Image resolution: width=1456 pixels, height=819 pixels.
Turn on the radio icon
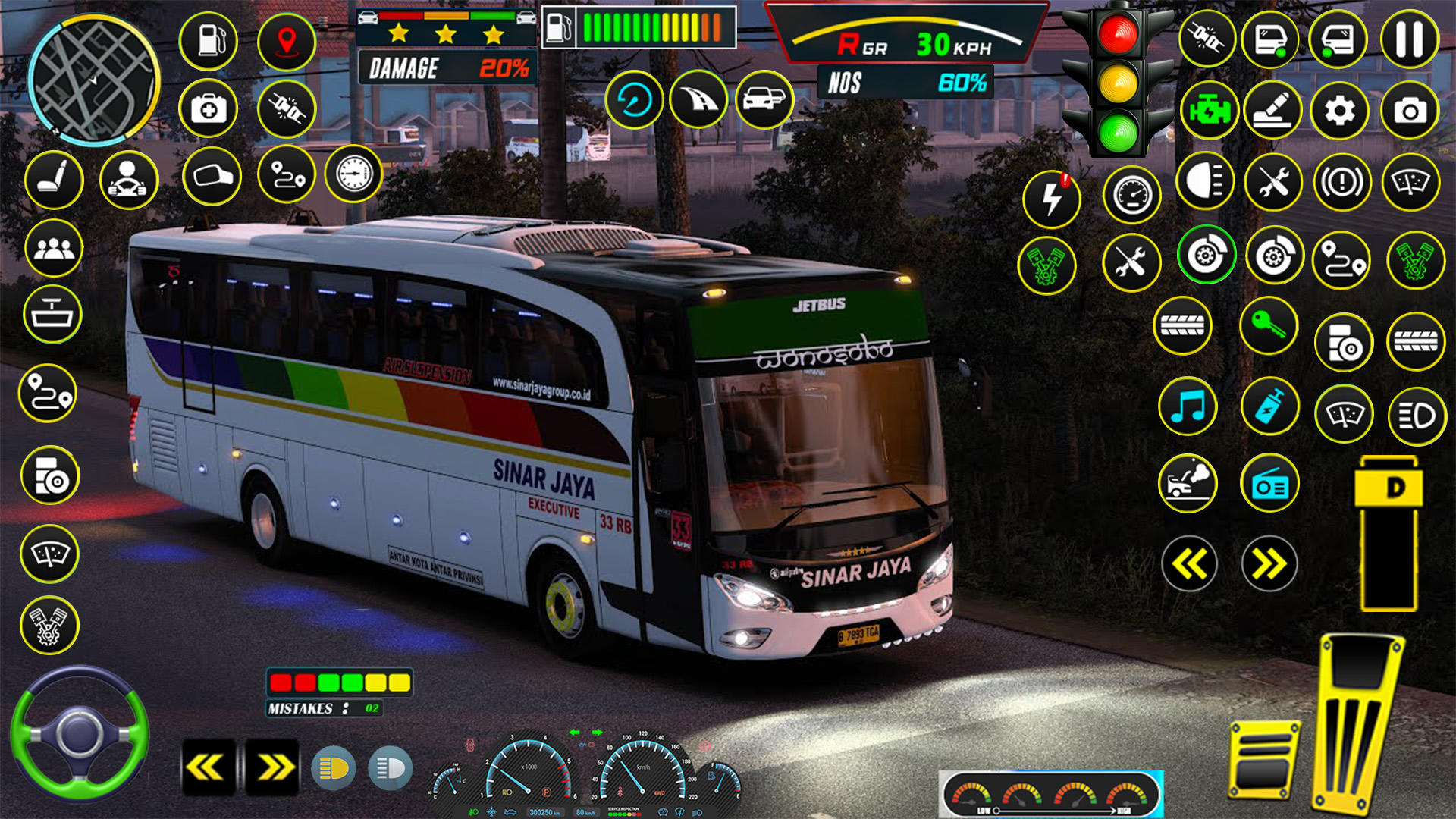click(x=1269, y=484)
